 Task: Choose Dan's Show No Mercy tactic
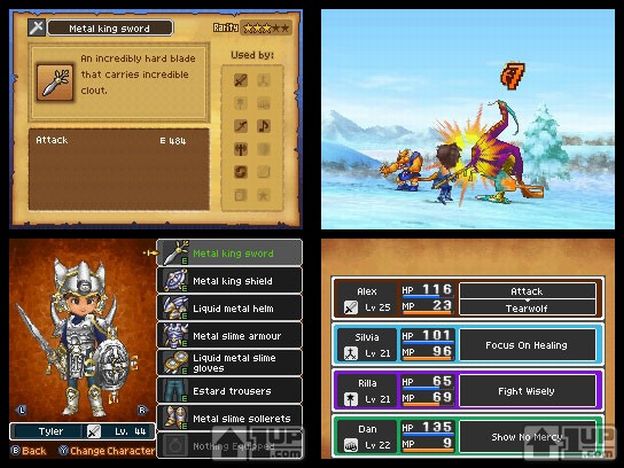(527, 438)
